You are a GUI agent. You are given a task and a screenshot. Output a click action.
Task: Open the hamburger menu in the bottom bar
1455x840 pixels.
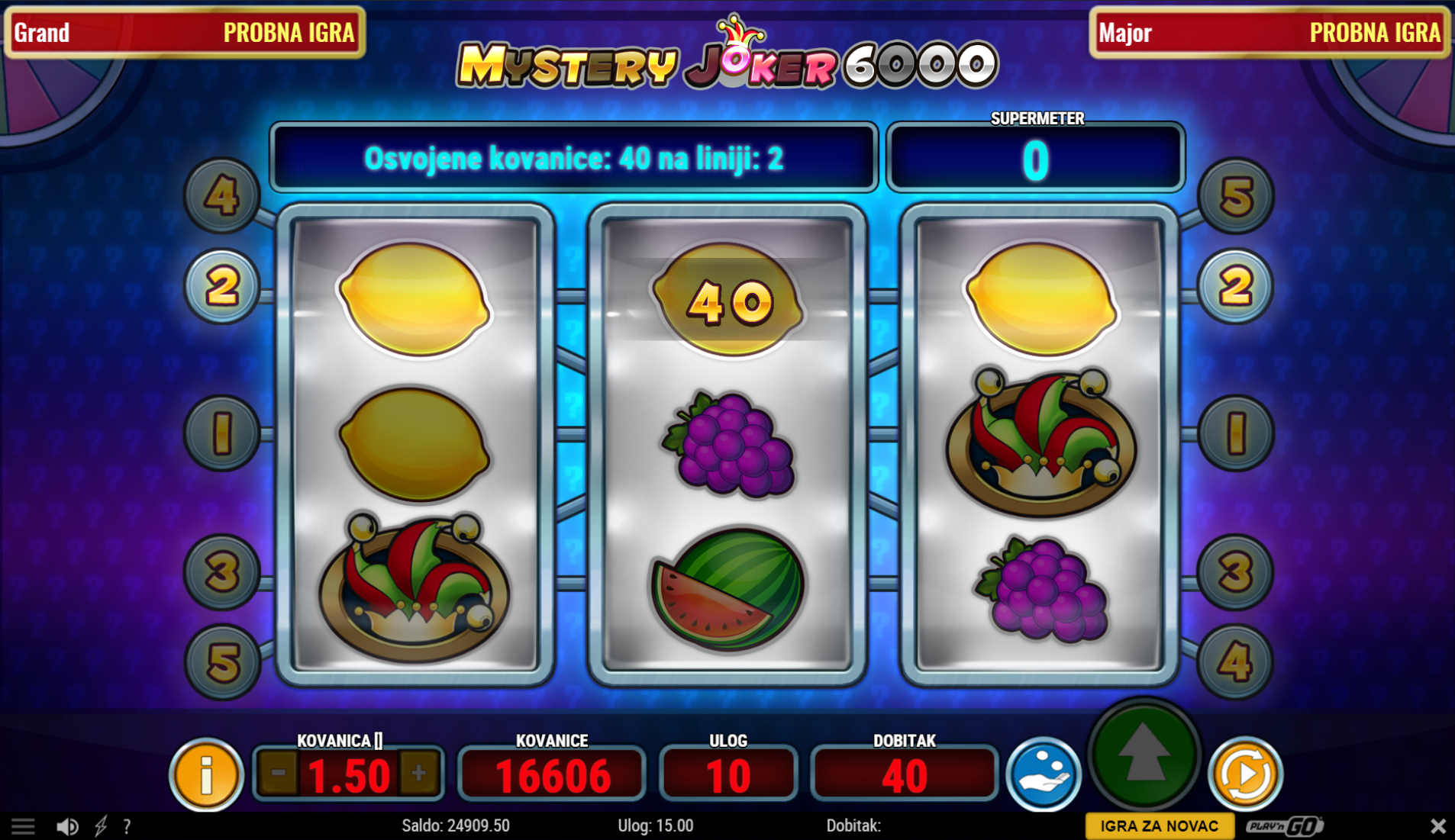[23, 826]
